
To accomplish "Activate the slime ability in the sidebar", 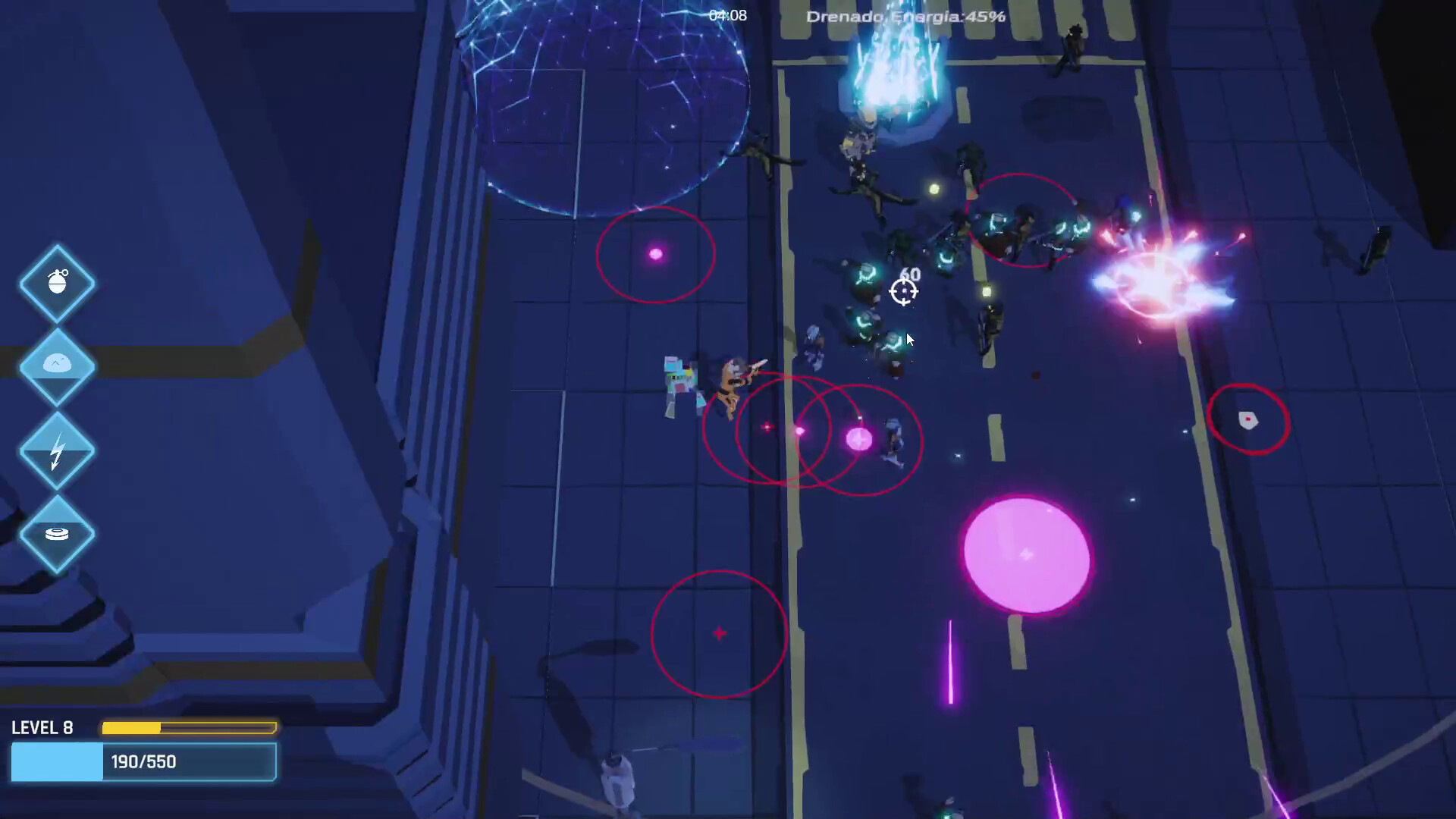I will coord(57,366).
